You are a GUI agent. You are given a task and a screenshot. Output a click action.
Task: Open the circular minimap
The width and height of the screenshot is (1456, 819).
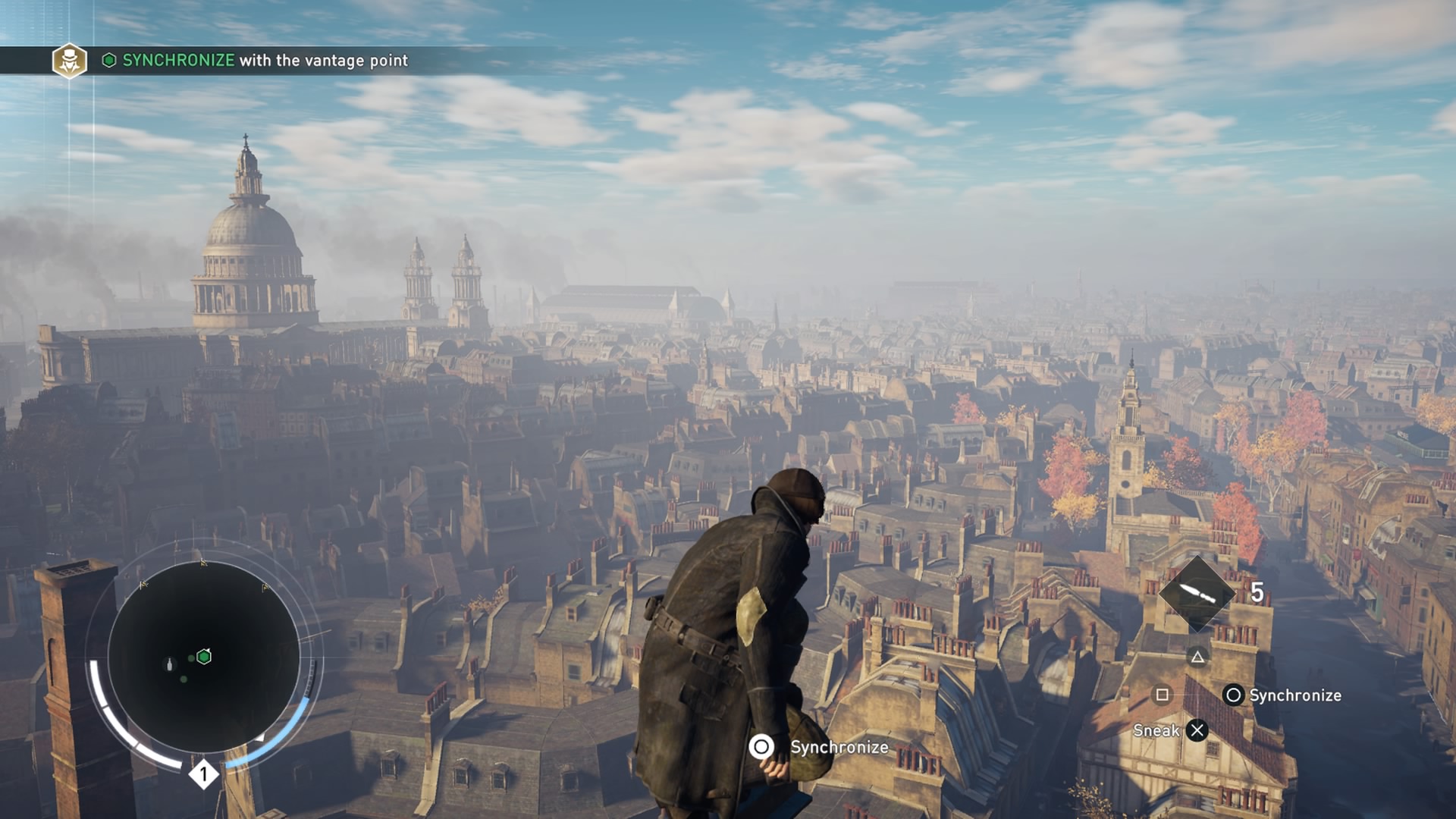click(203, 657)
